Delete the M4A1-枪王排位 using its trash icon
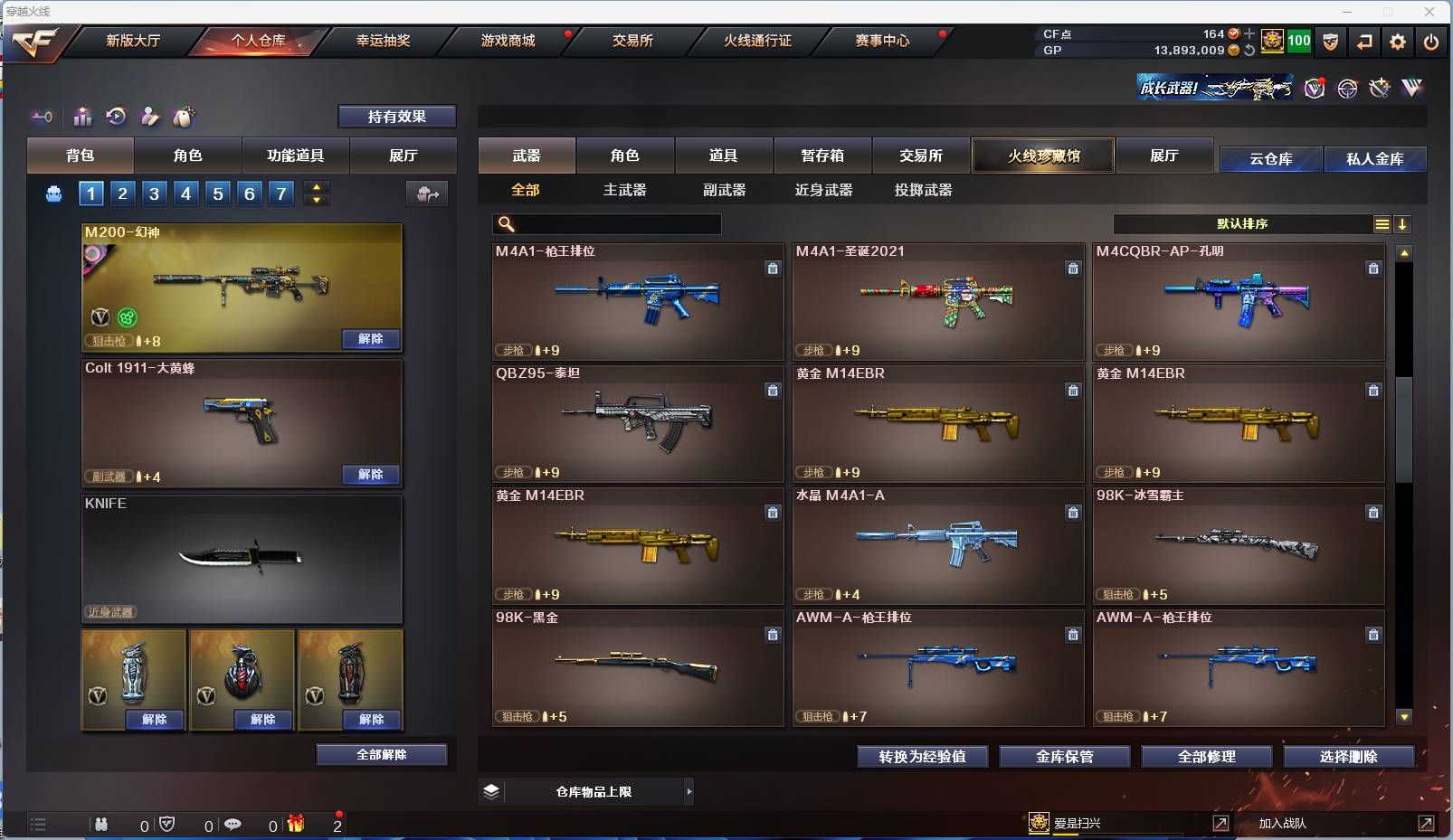 774,269
